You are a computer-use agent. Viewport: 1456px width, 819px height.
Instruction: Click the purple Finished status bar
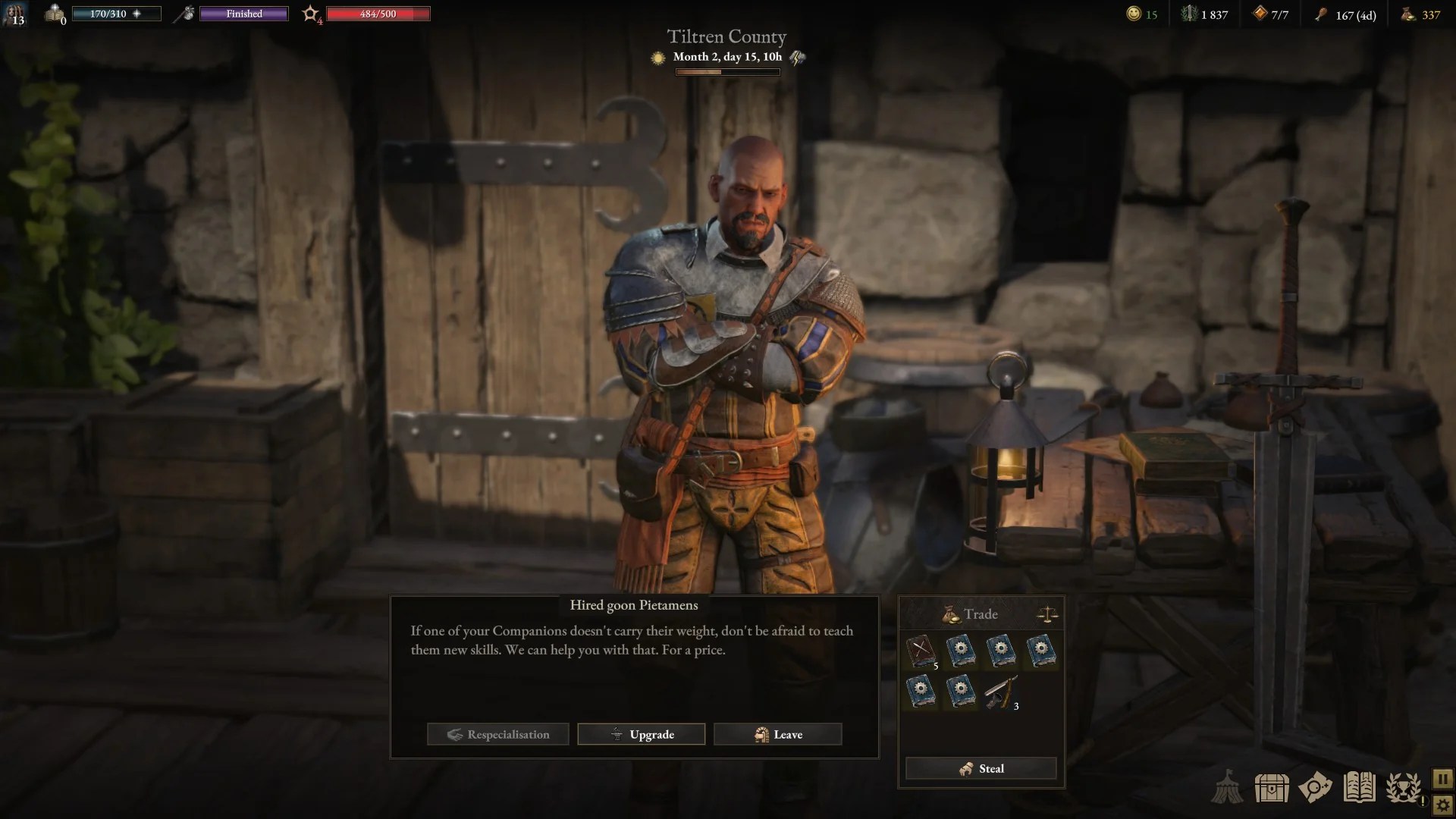click(x=243, y=13)
